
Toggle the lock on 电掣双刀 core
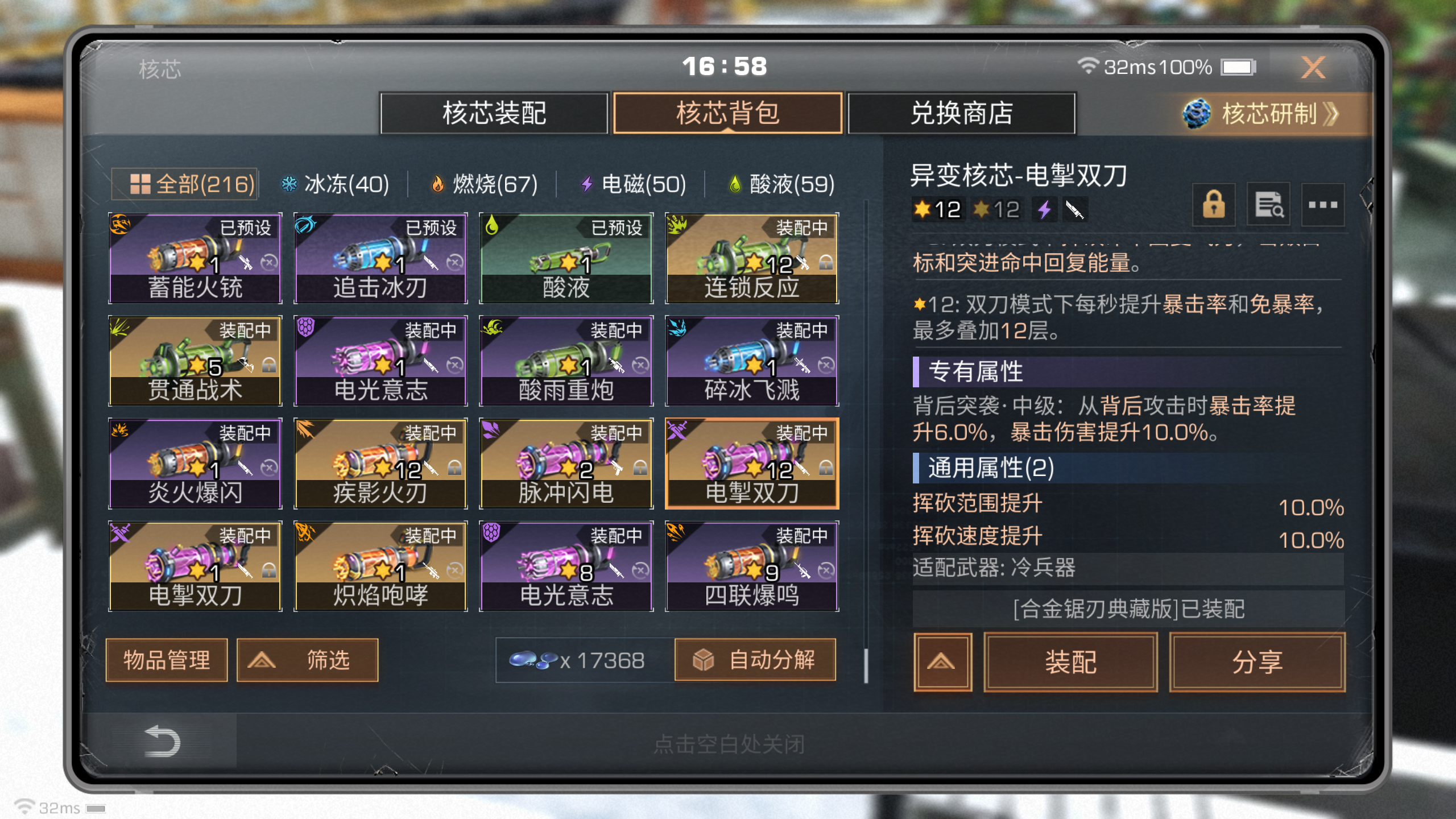pos(1214,205)
